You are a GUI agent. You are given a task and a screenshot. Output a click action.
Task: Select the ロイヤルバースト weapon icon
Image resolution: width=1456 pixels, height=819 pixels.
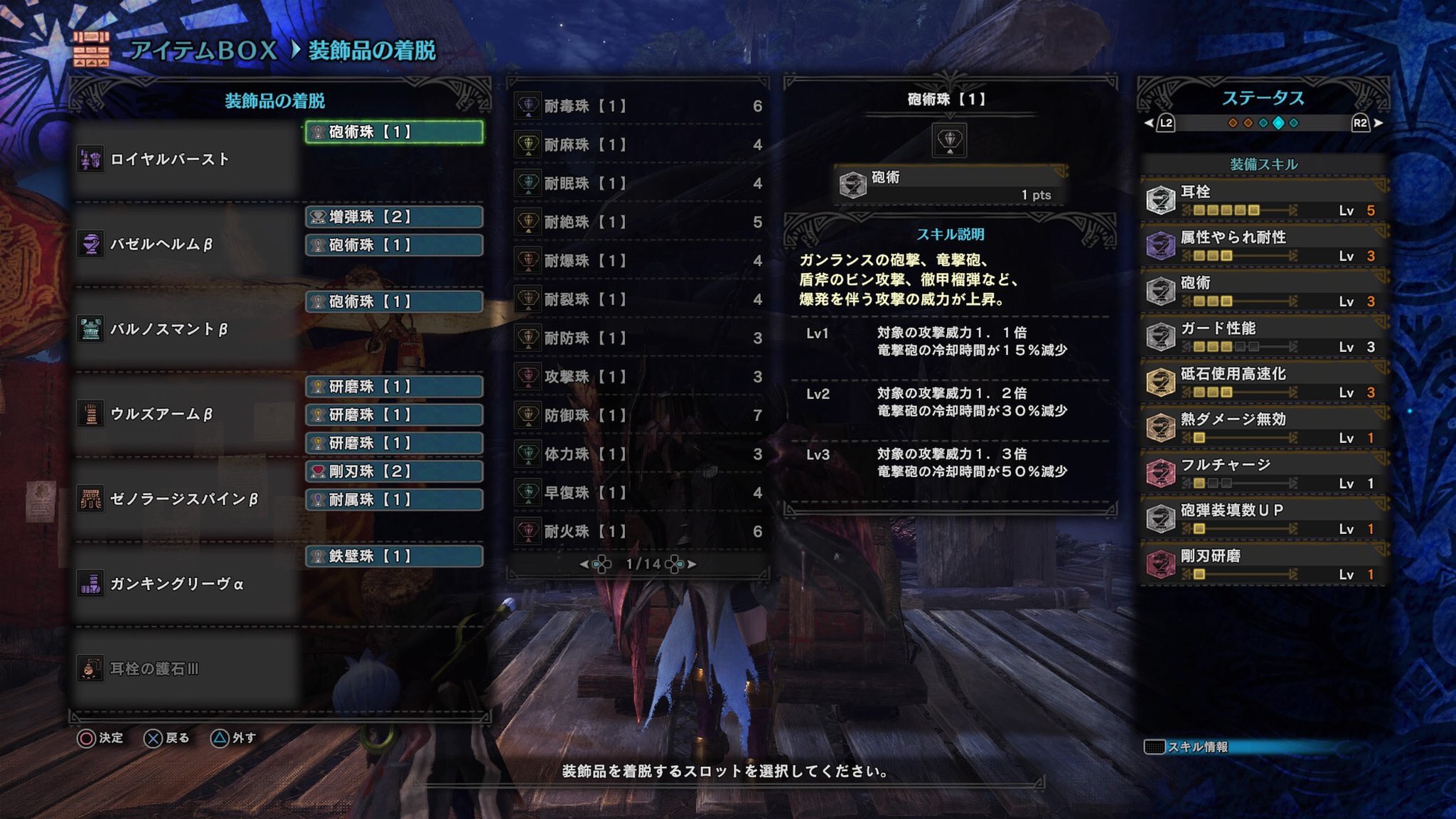click(91, 158)
